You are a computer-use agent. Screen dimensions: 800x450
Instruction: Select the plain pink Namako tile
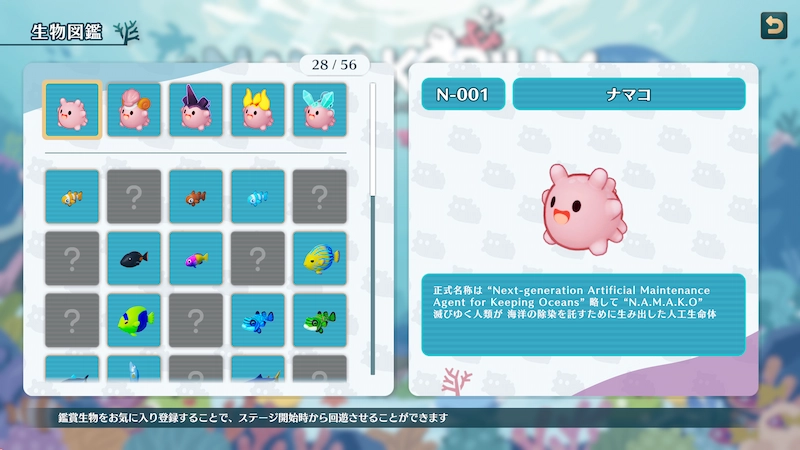[x=72, y=110]
